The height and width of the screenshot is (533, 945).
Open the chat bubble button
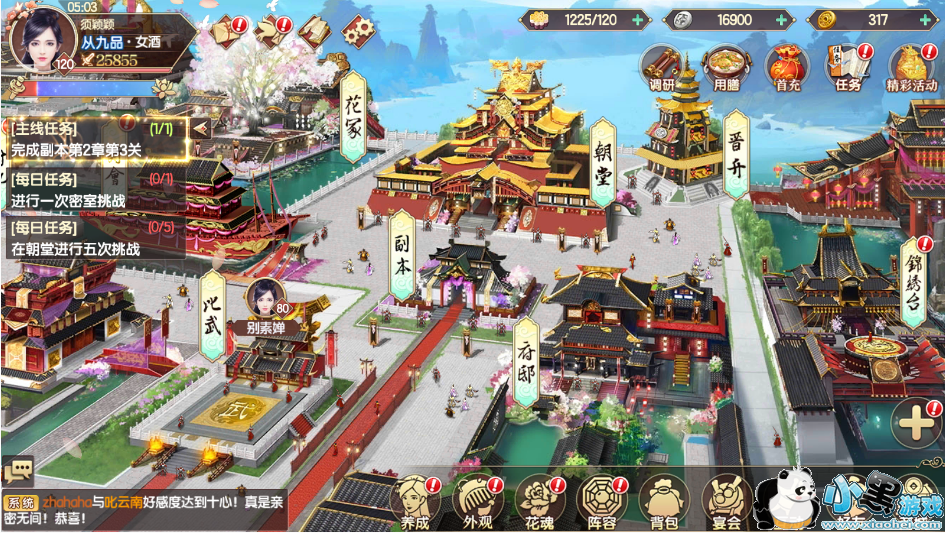[18, 470]
